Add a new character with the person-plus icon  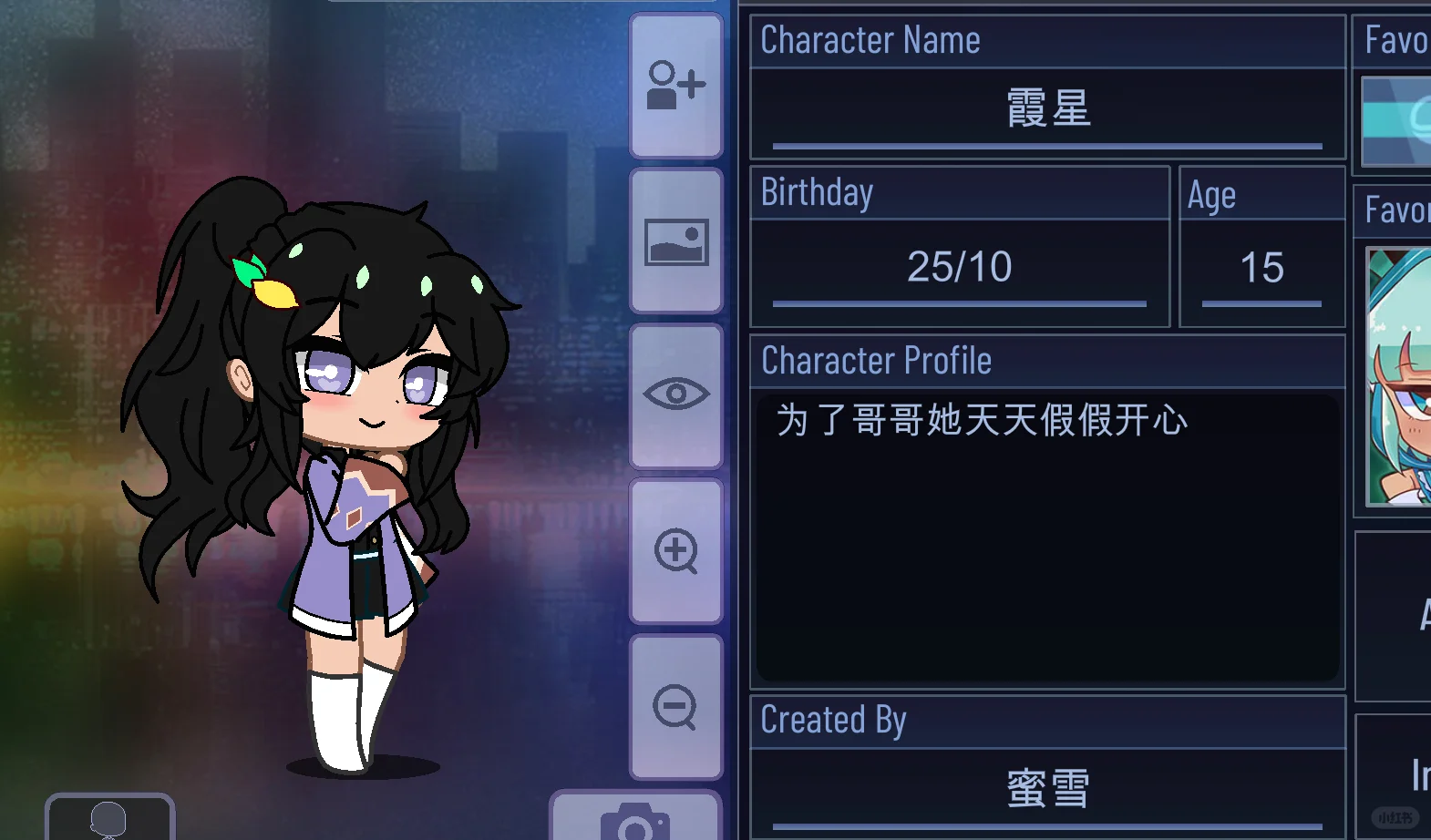pos(675,85)
